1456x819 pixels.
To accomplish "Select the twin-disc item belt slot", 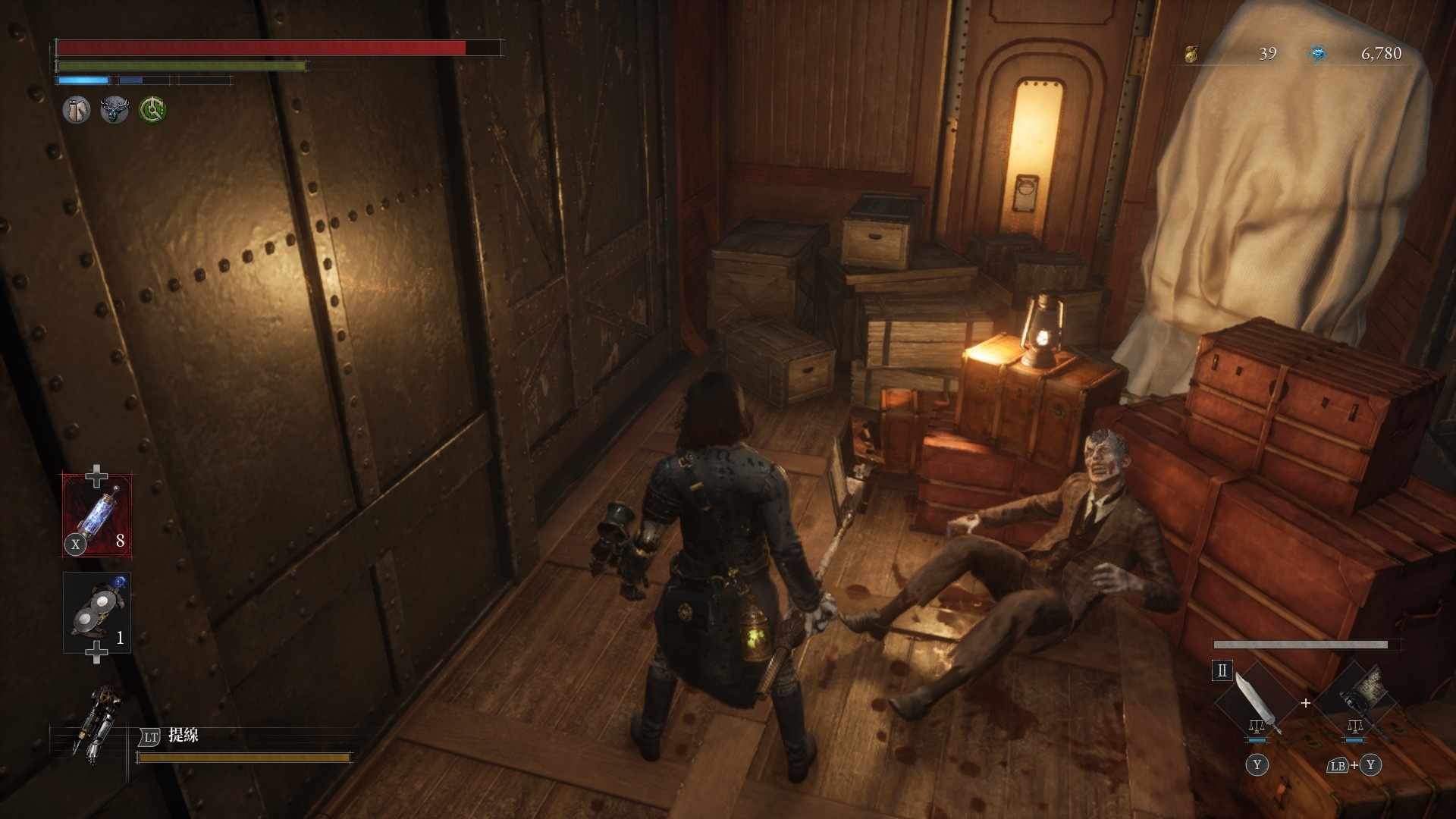I will pos(97,613).
